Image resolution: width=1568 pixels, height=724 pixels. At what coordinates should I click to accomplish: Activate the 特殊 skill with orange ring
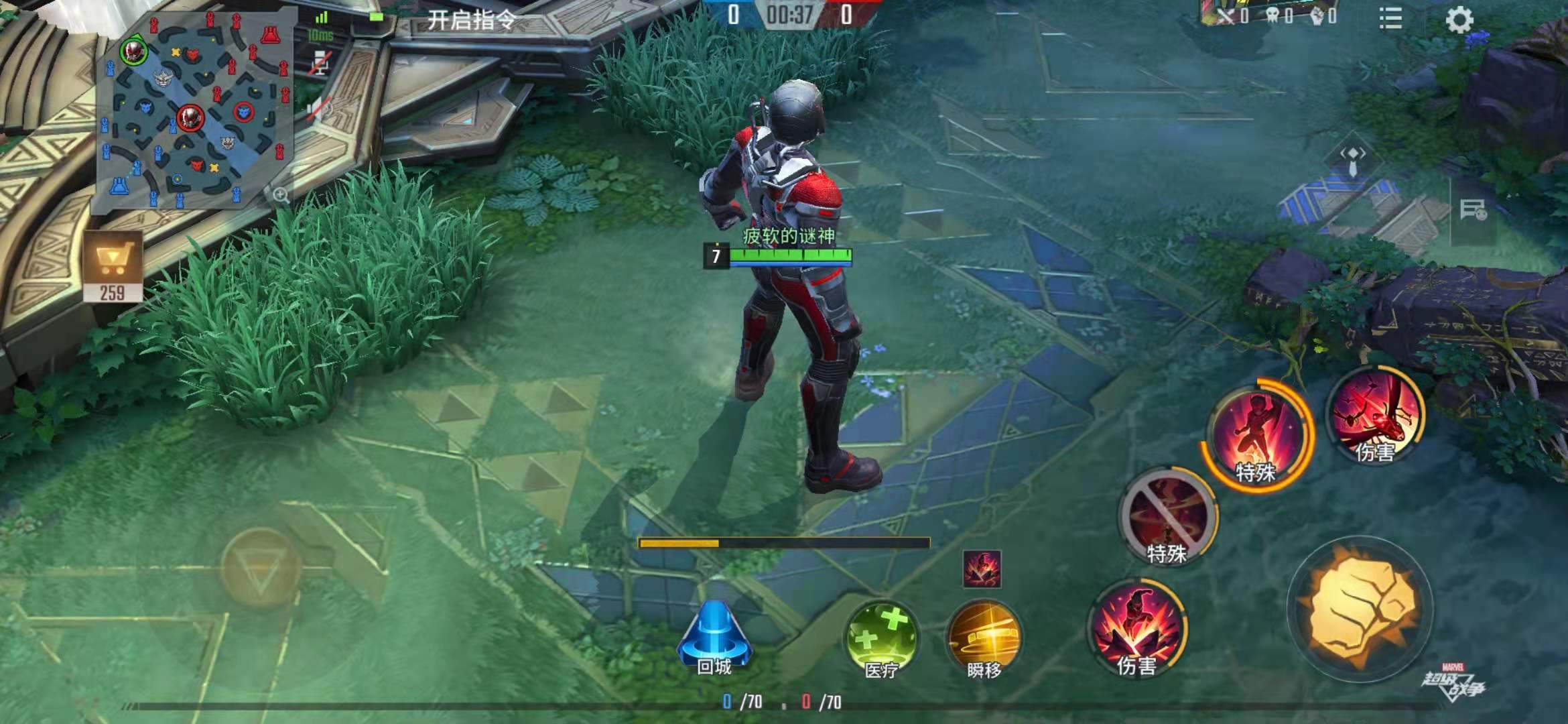[1256, 436]
